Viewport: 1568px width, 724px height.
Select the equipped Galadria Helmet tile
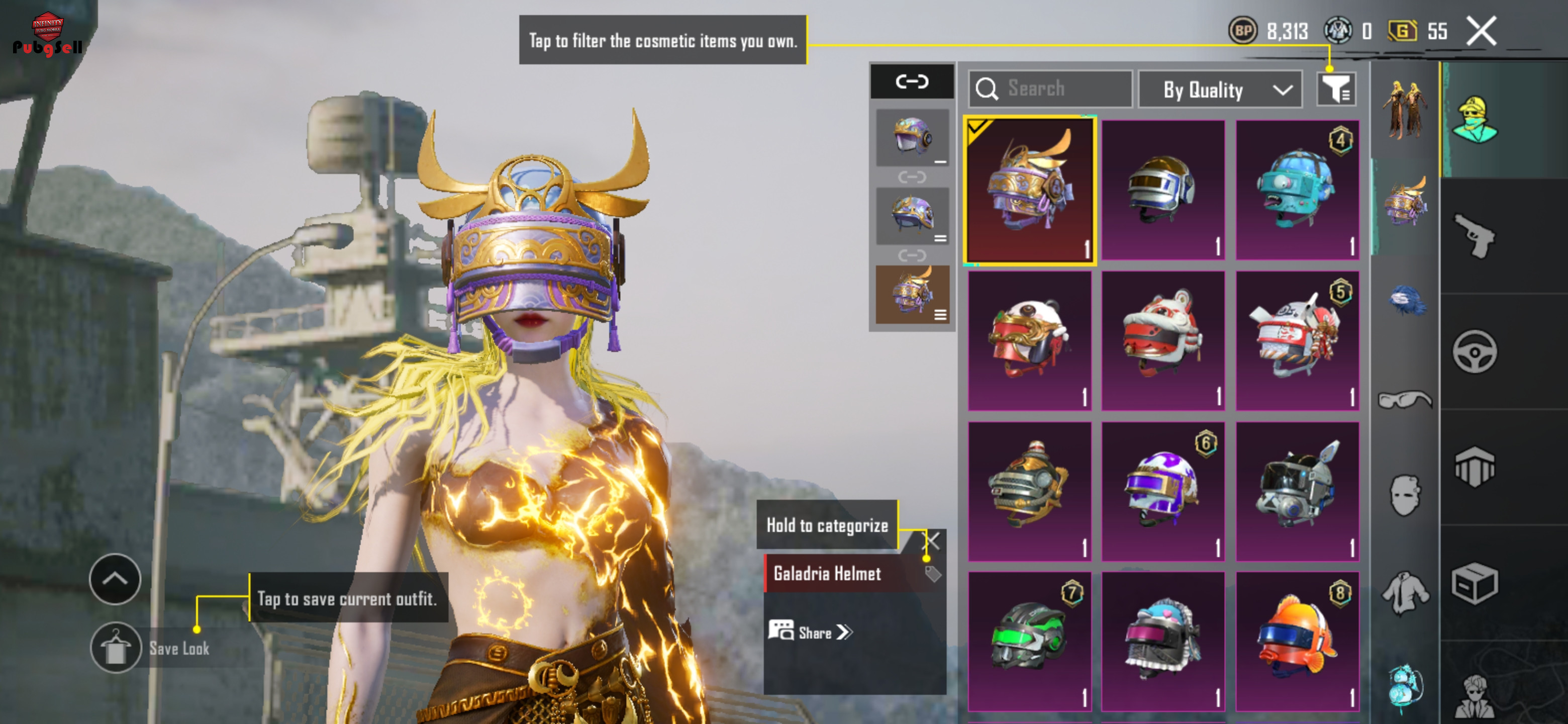[1029, 190]
